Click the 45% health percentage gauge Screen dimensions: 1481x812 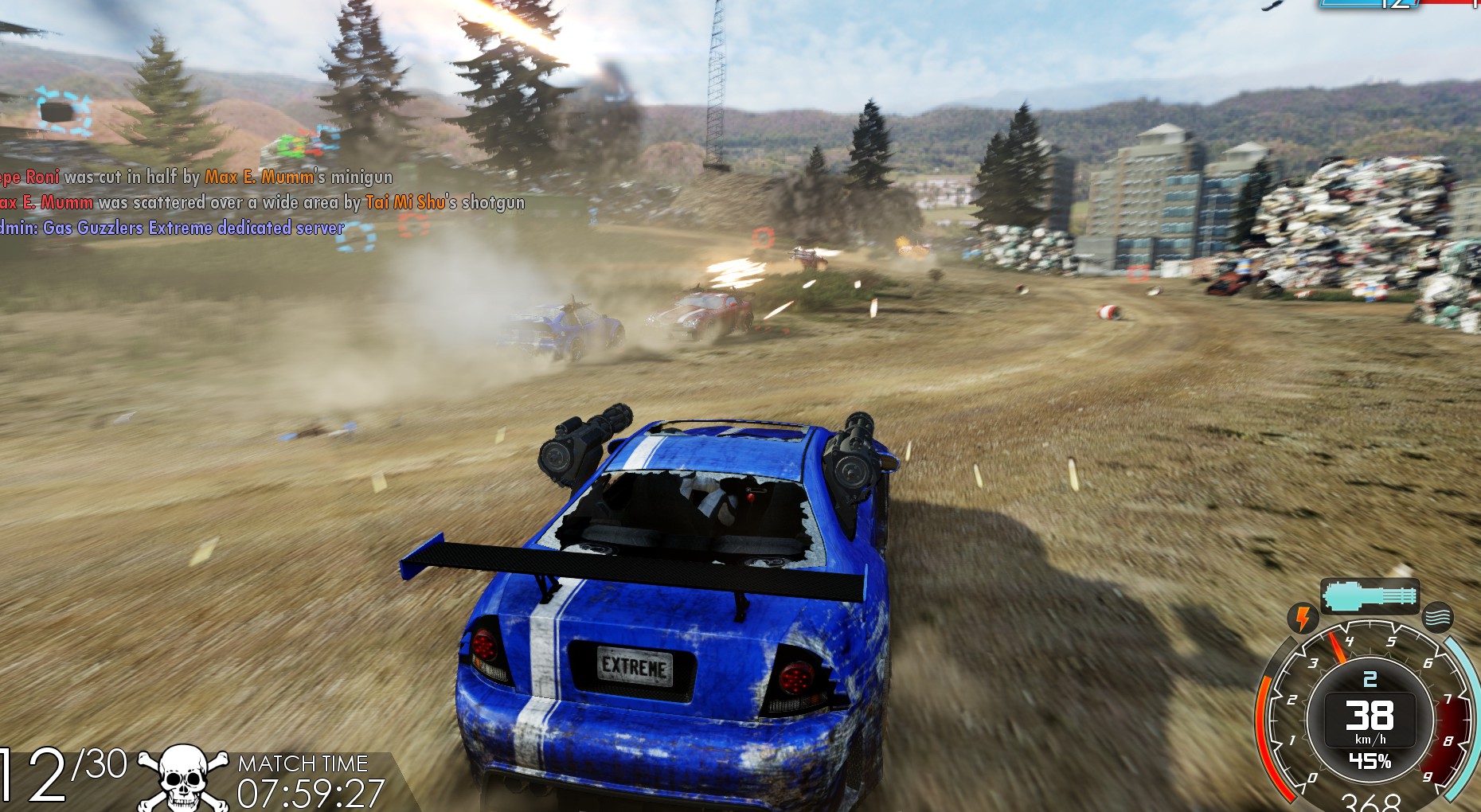[1370, 760]
